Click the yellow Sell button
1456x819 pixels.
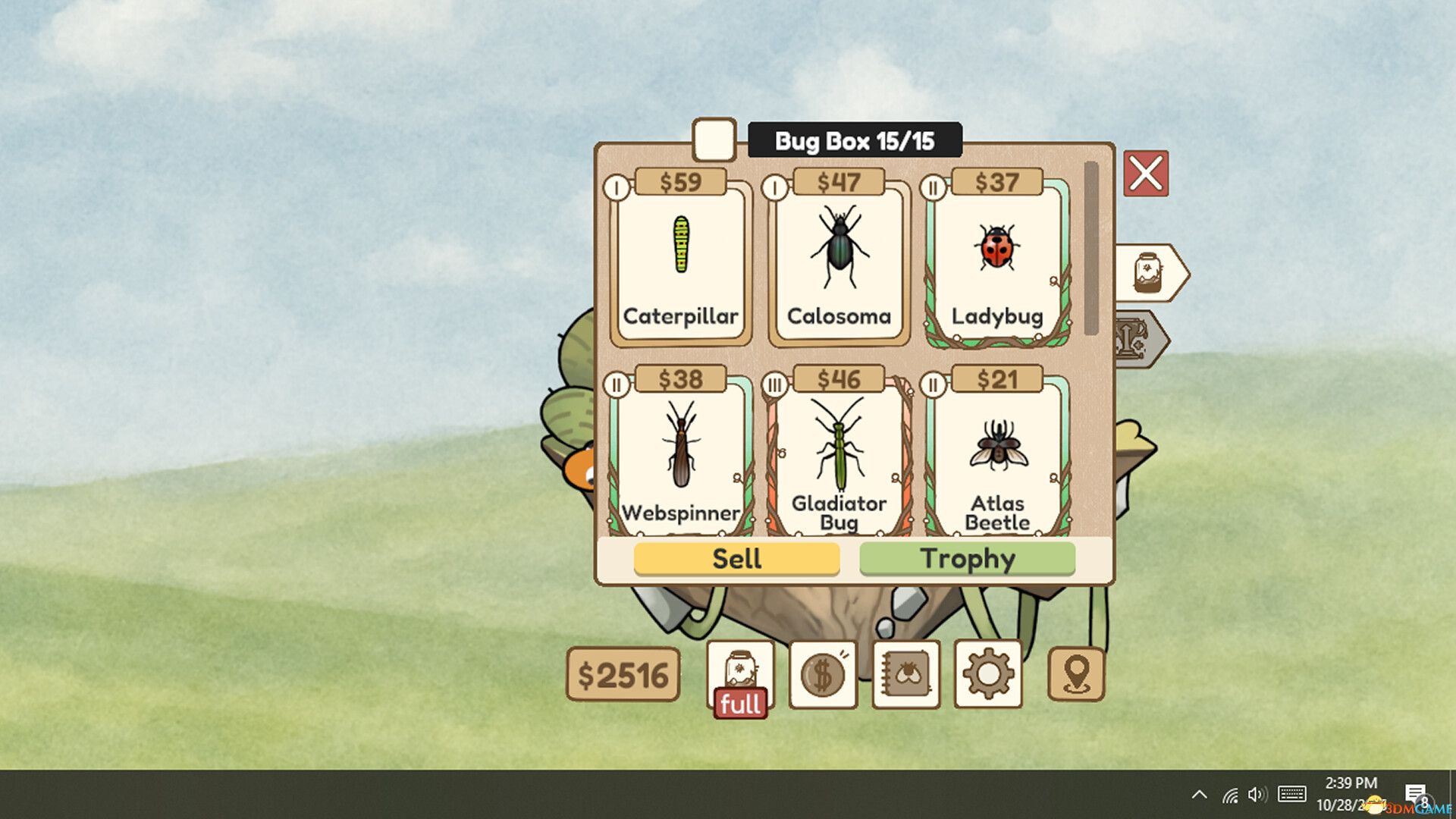tap(736, 559)
